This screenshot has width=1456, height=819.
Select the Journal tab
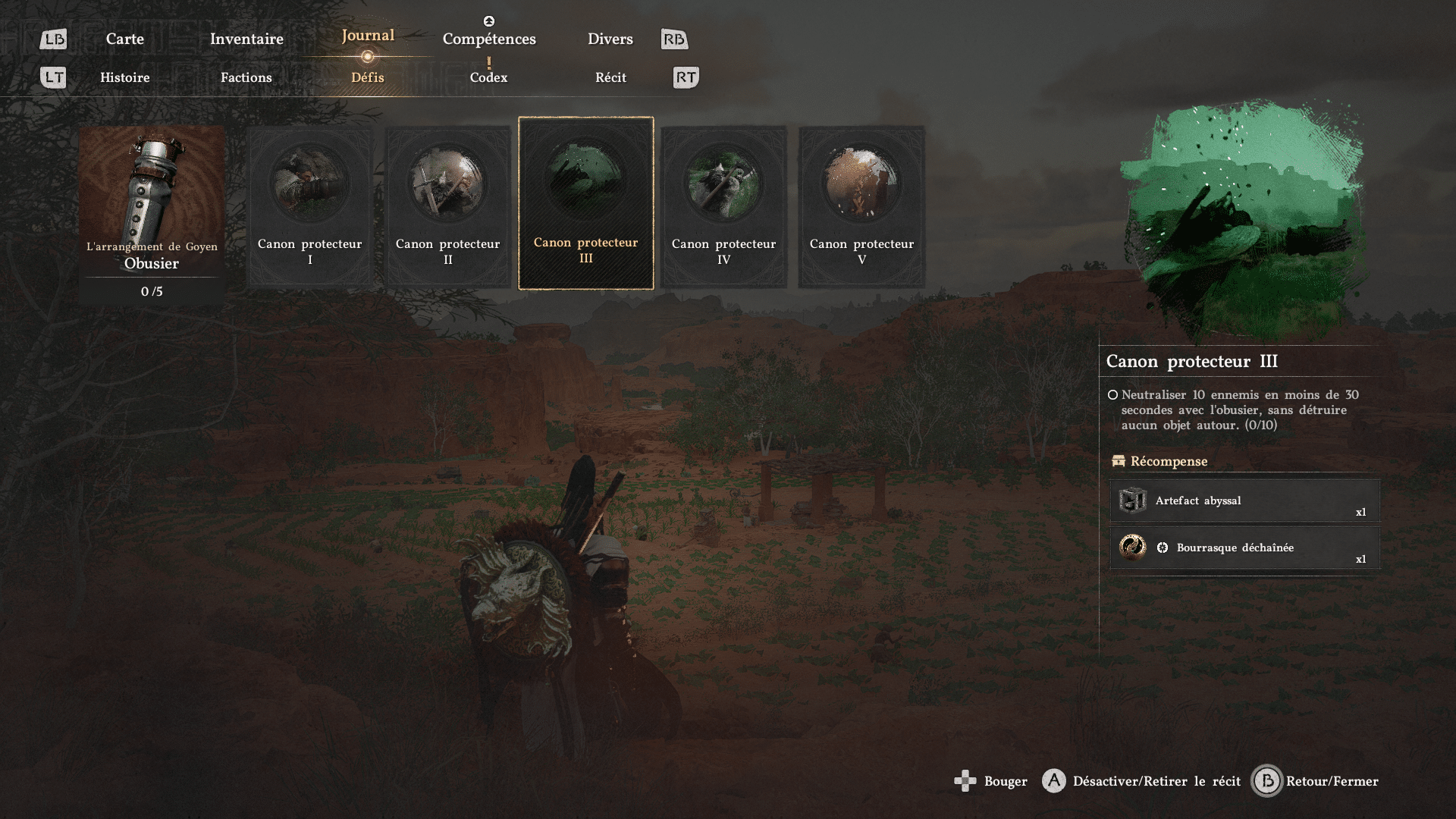click(368, 36)
